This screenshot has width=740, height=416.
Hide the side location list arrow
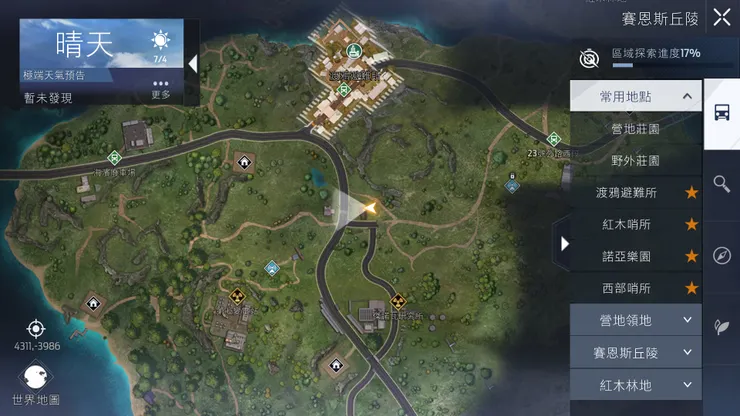coord(565,243)
